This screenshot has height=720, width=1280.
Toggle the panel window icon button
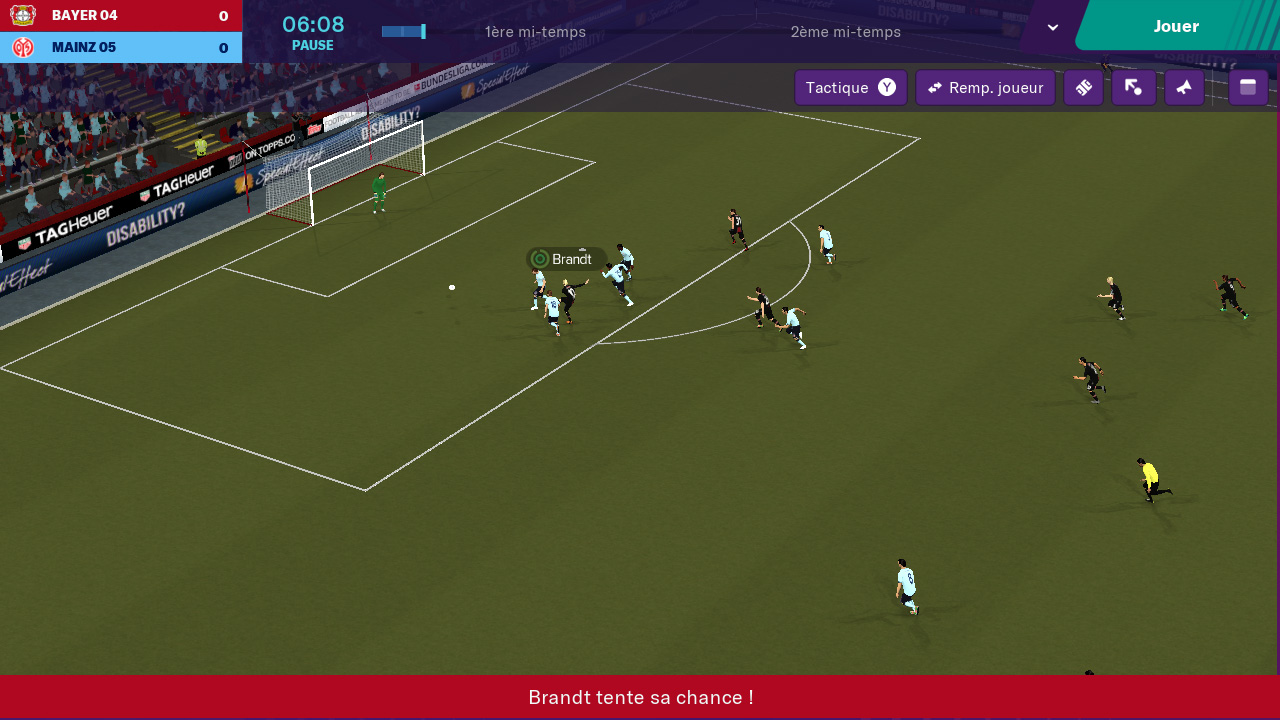pyautogui.click(x=1248, y=88)
